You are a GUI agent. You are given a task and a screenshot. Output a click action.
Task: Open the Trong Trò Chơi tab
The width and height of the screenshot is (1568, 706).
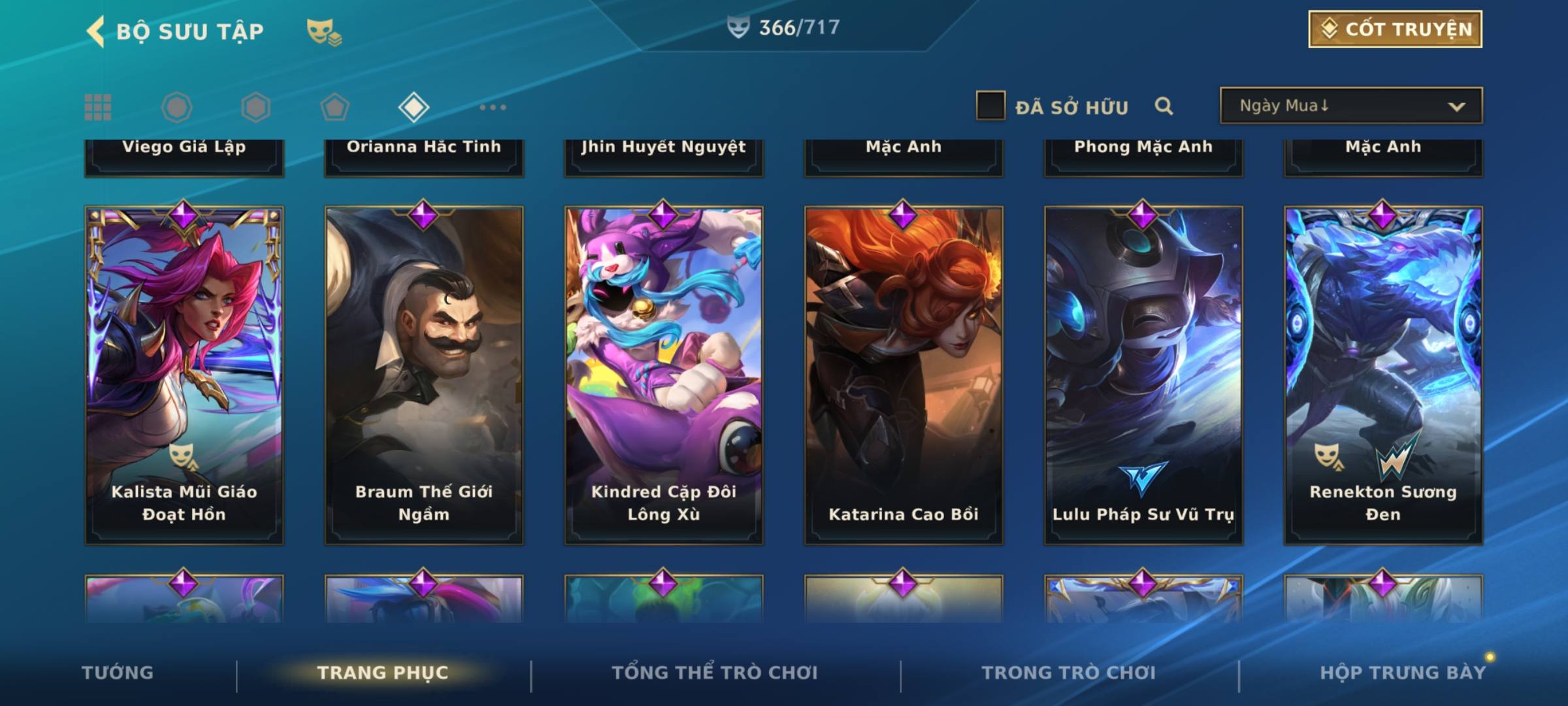[1068, 673]
